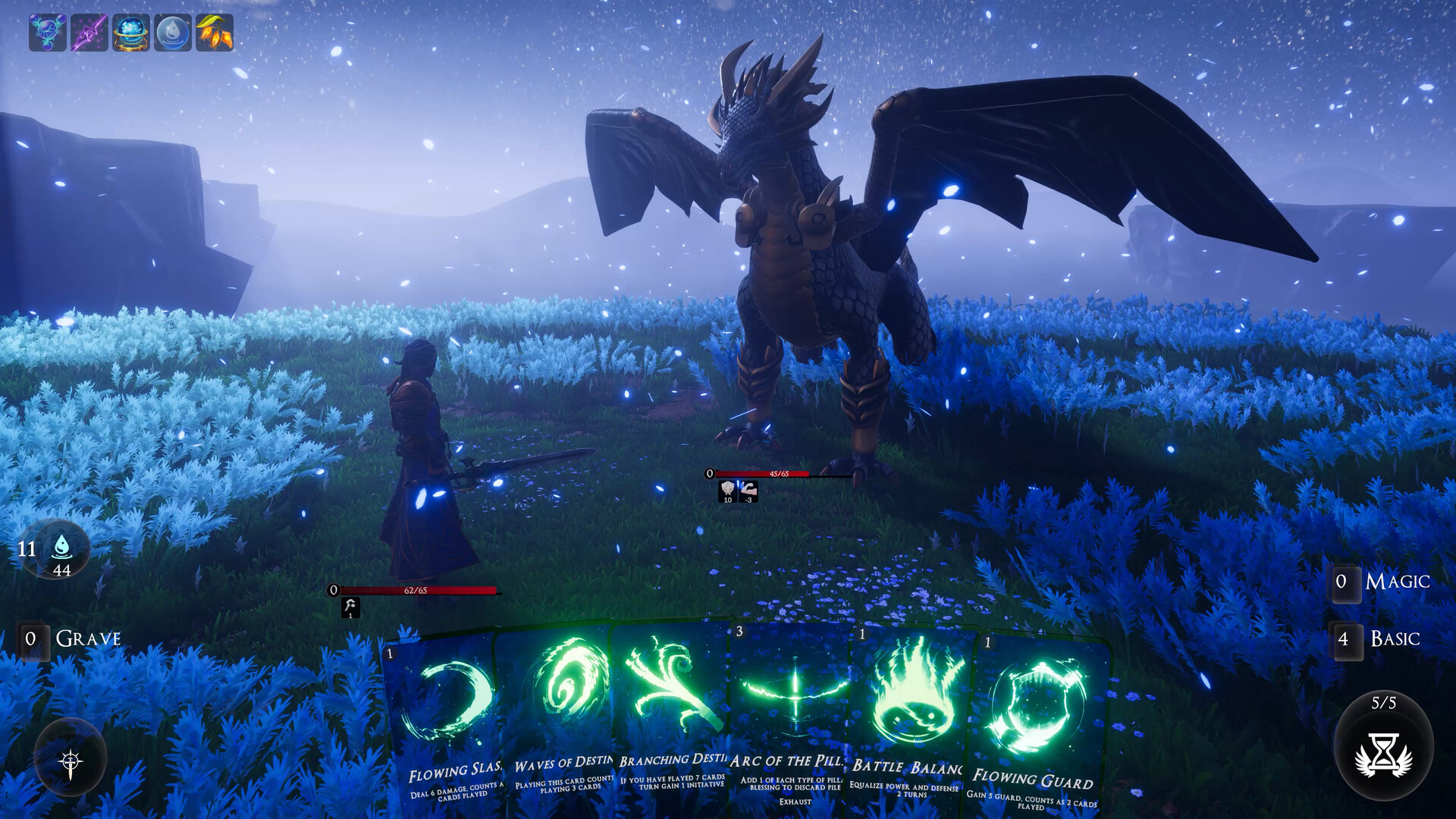
Task: Open the mana droplet indicator showing 11
Action: [61, 550]
